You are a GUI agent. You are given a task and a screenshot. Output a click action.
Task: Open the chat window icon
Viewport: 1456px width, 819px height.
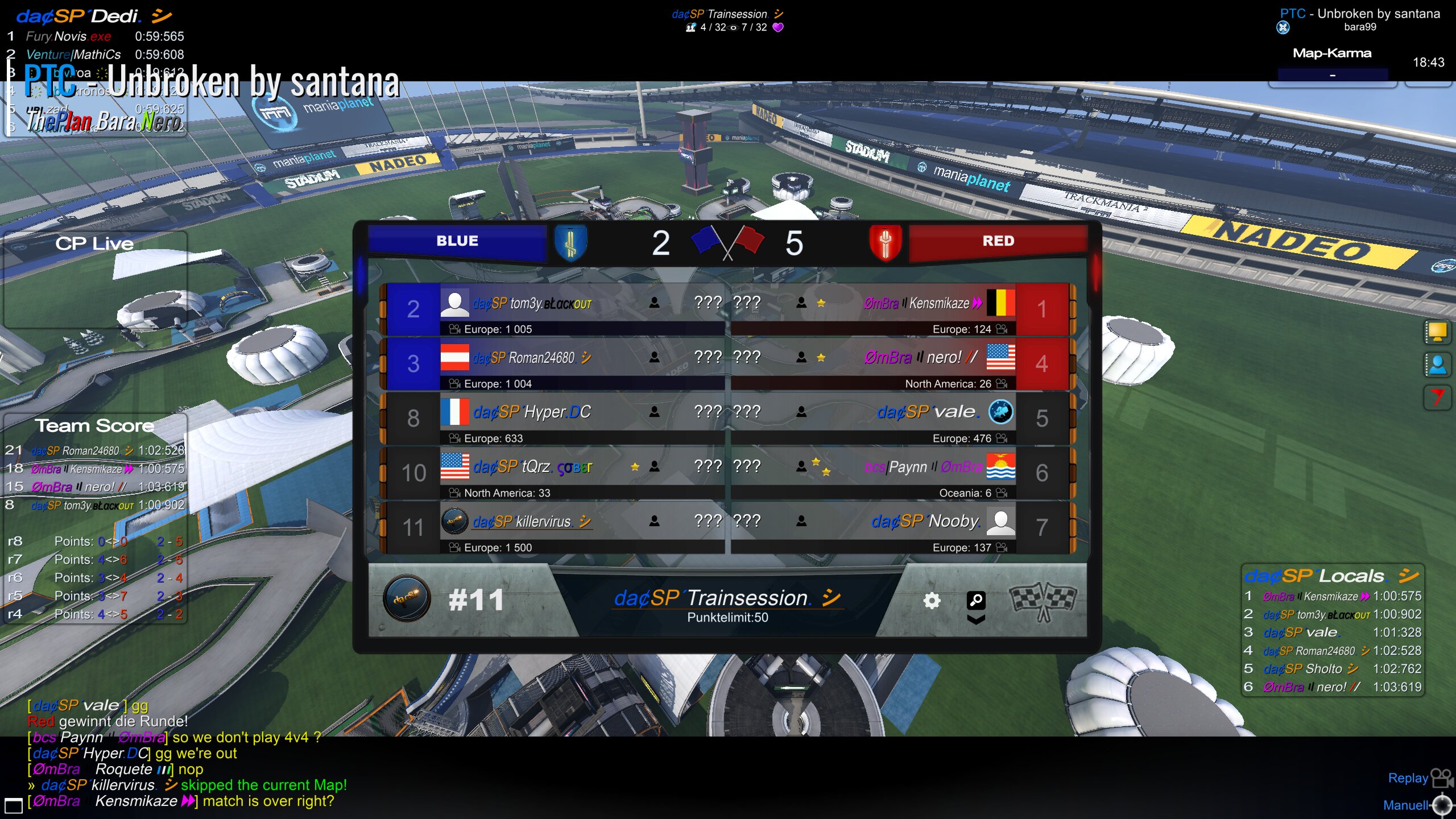(13, 805)
